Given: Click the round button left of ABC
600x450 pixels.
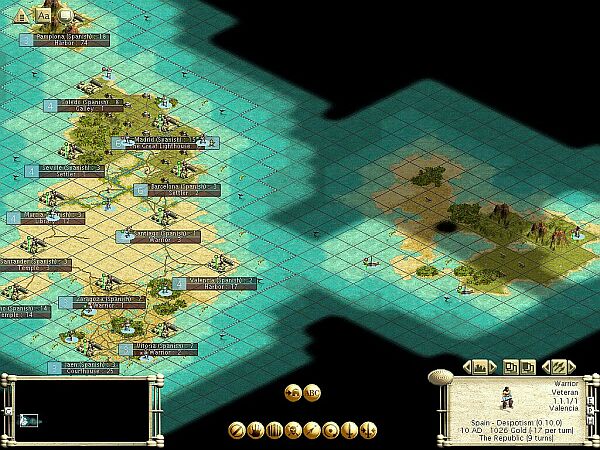Looking at the screenshot, I should [x=293, y=392].
